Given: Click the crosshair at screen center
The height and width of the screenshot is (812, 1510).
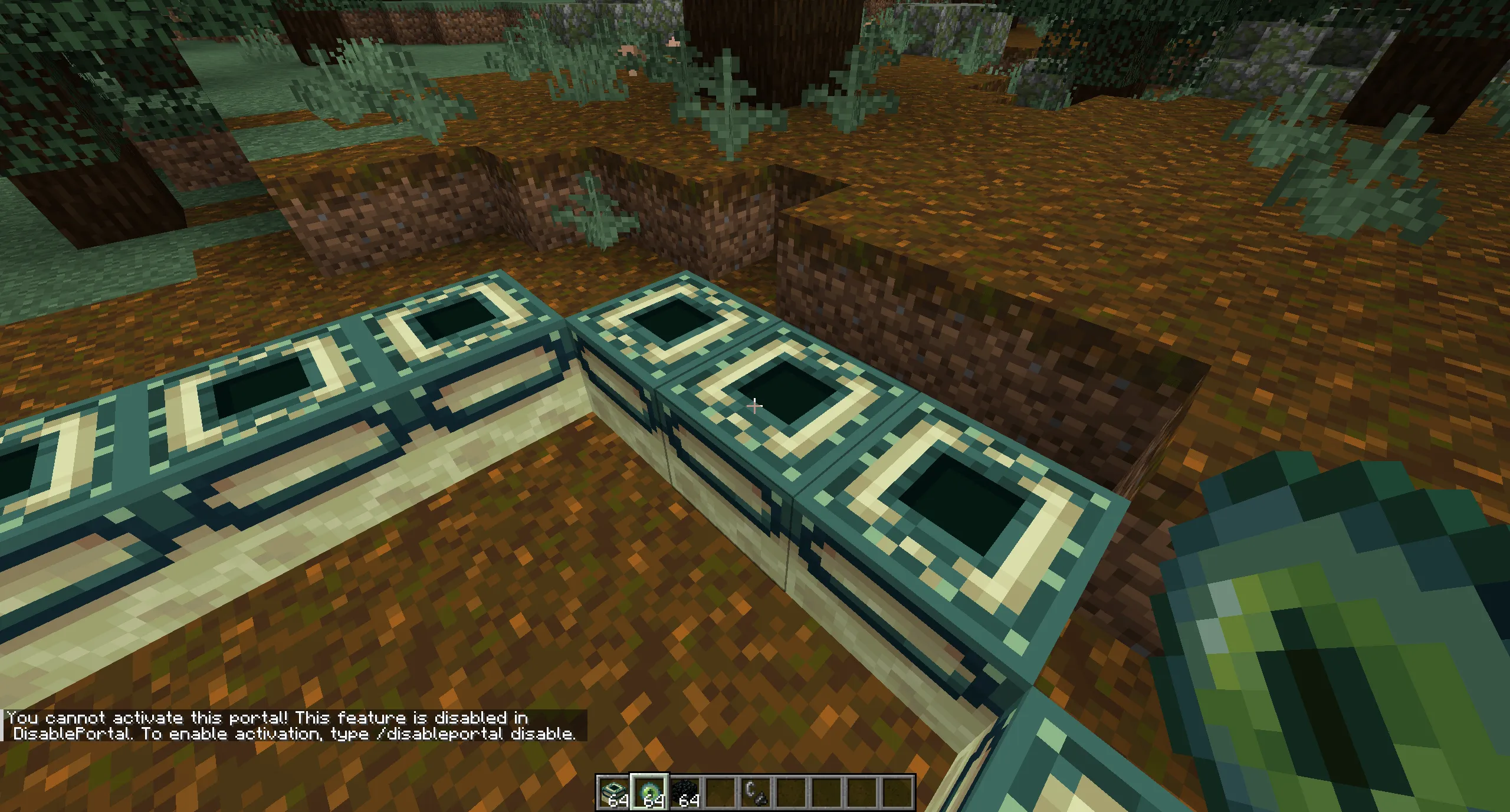Looking at the screenshot, I should (755, 406).
